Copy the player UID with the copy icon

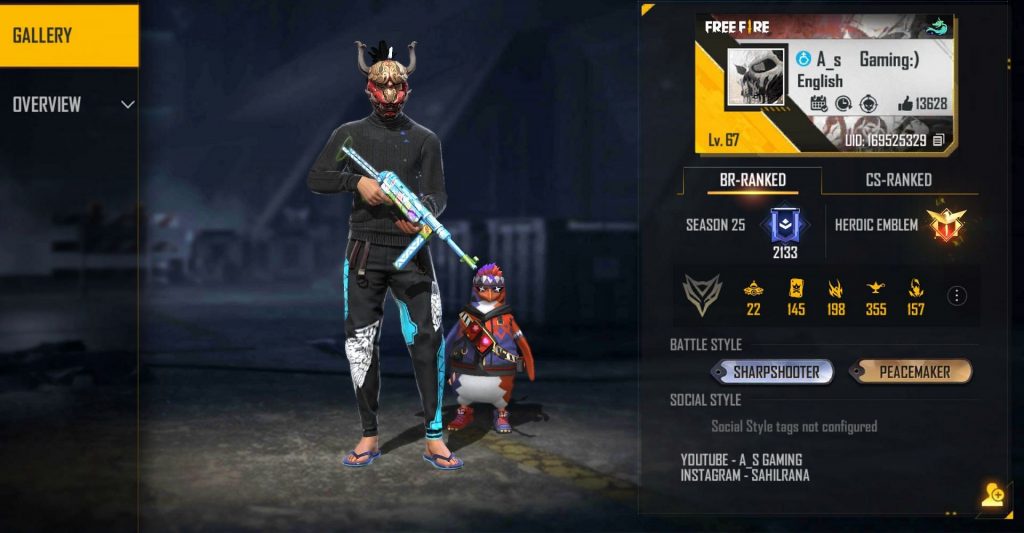[938, 141]
